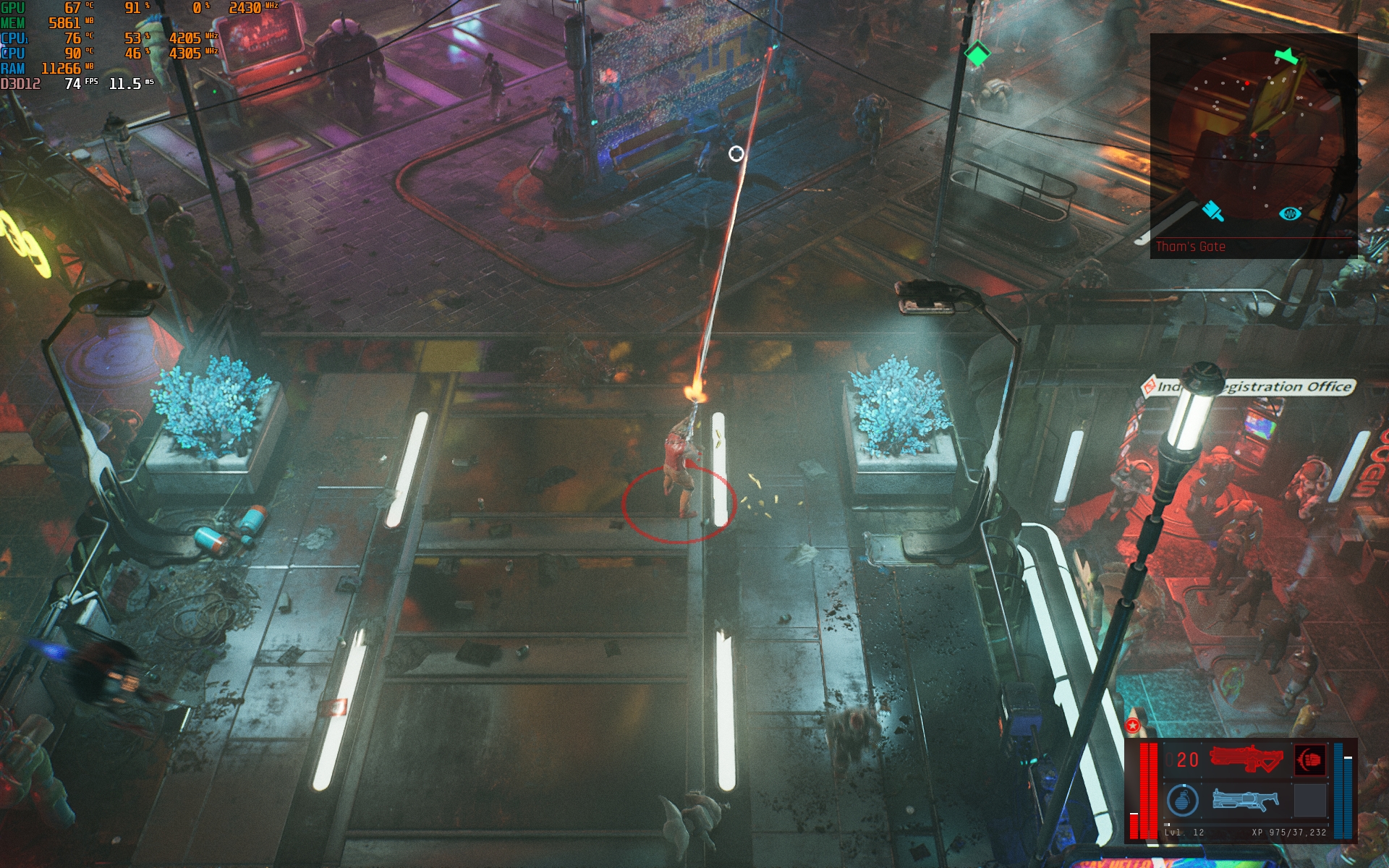The height and width of the screenshot is (868, 1389).
Task: Select the paintbrush marker on the minimap
Action: pyautogui.click(x=1212, y=211)
